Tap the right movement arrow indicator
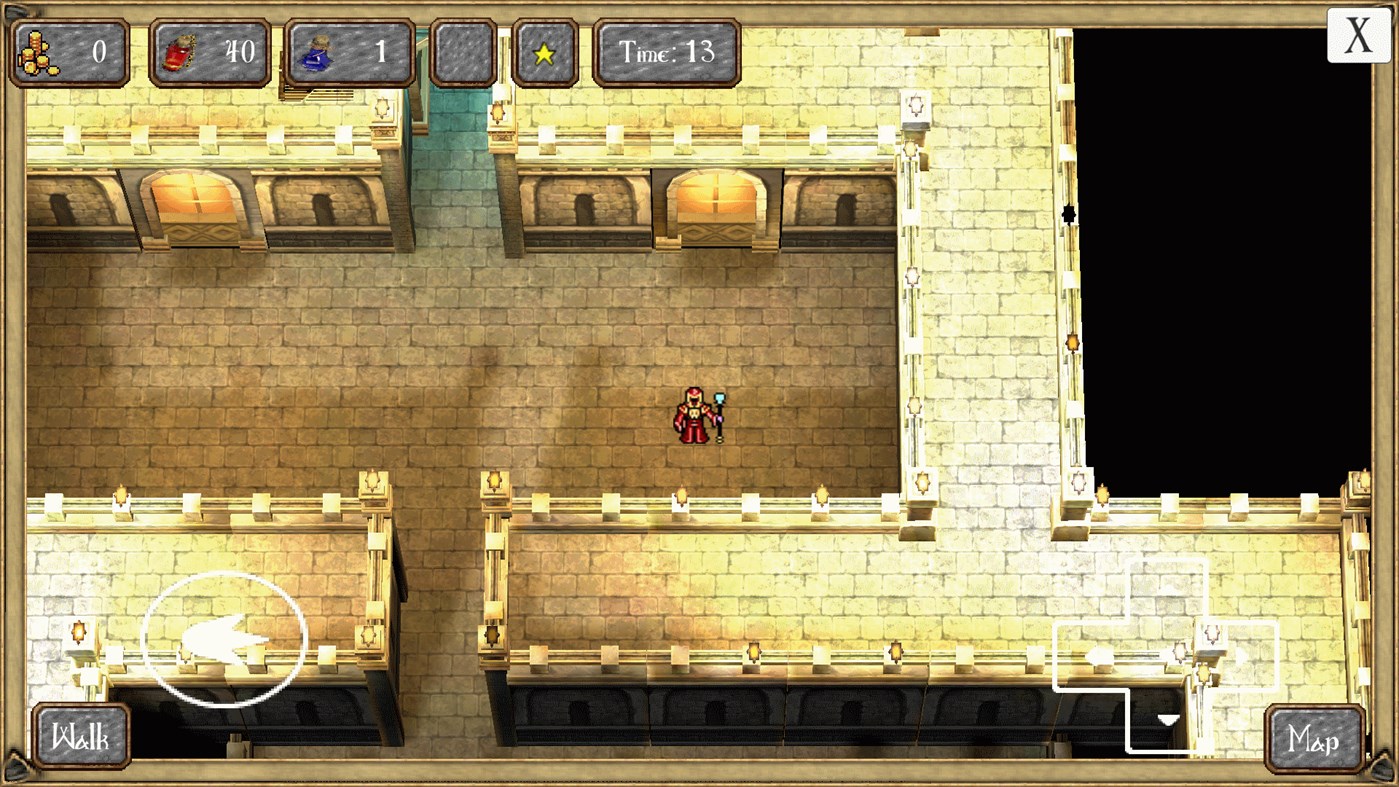 pyautogui.click(x=1240, y=656)
